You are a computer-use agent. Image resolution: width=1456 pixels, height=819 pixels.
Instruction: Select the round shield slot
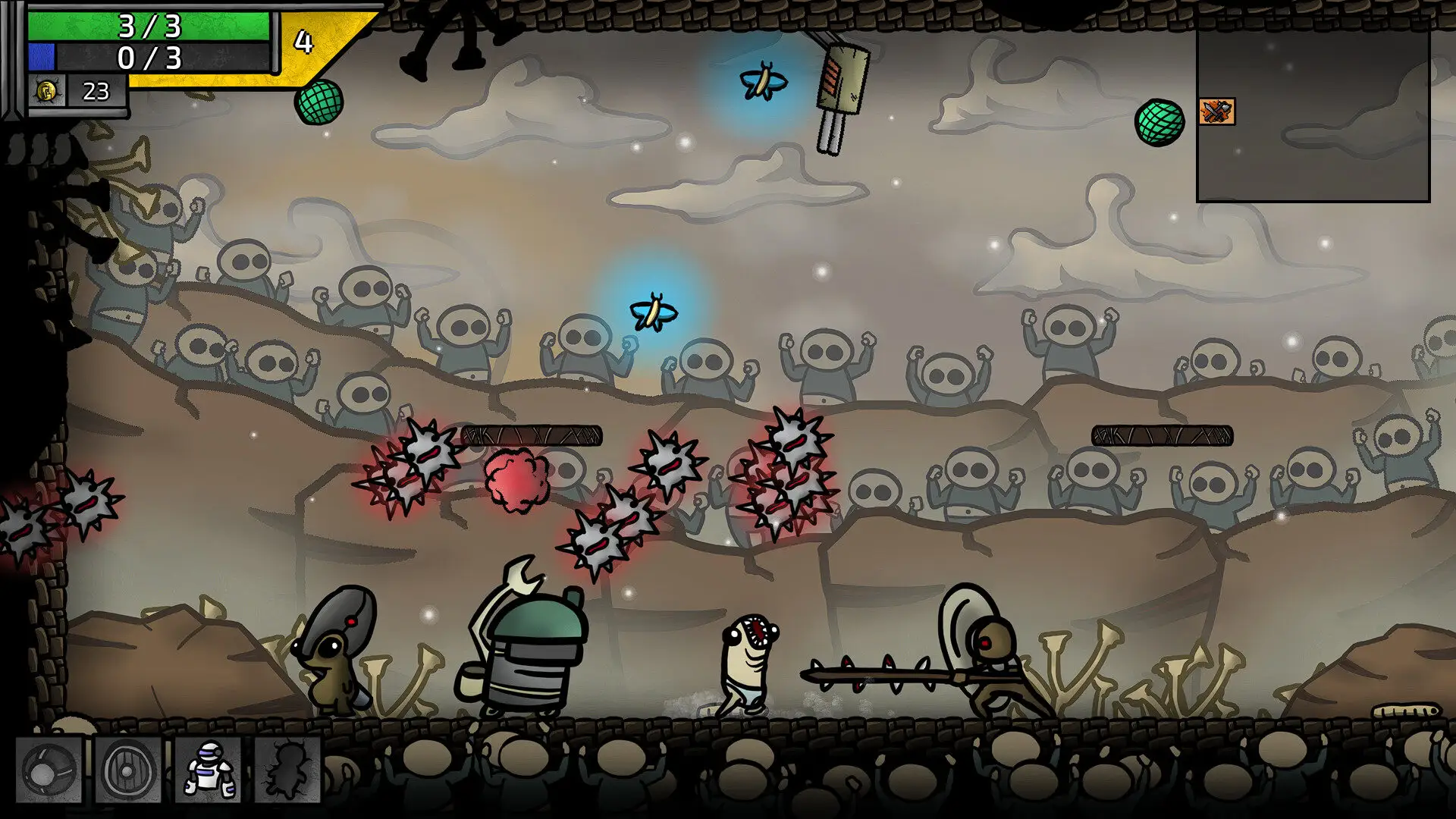tap(127, 770)
